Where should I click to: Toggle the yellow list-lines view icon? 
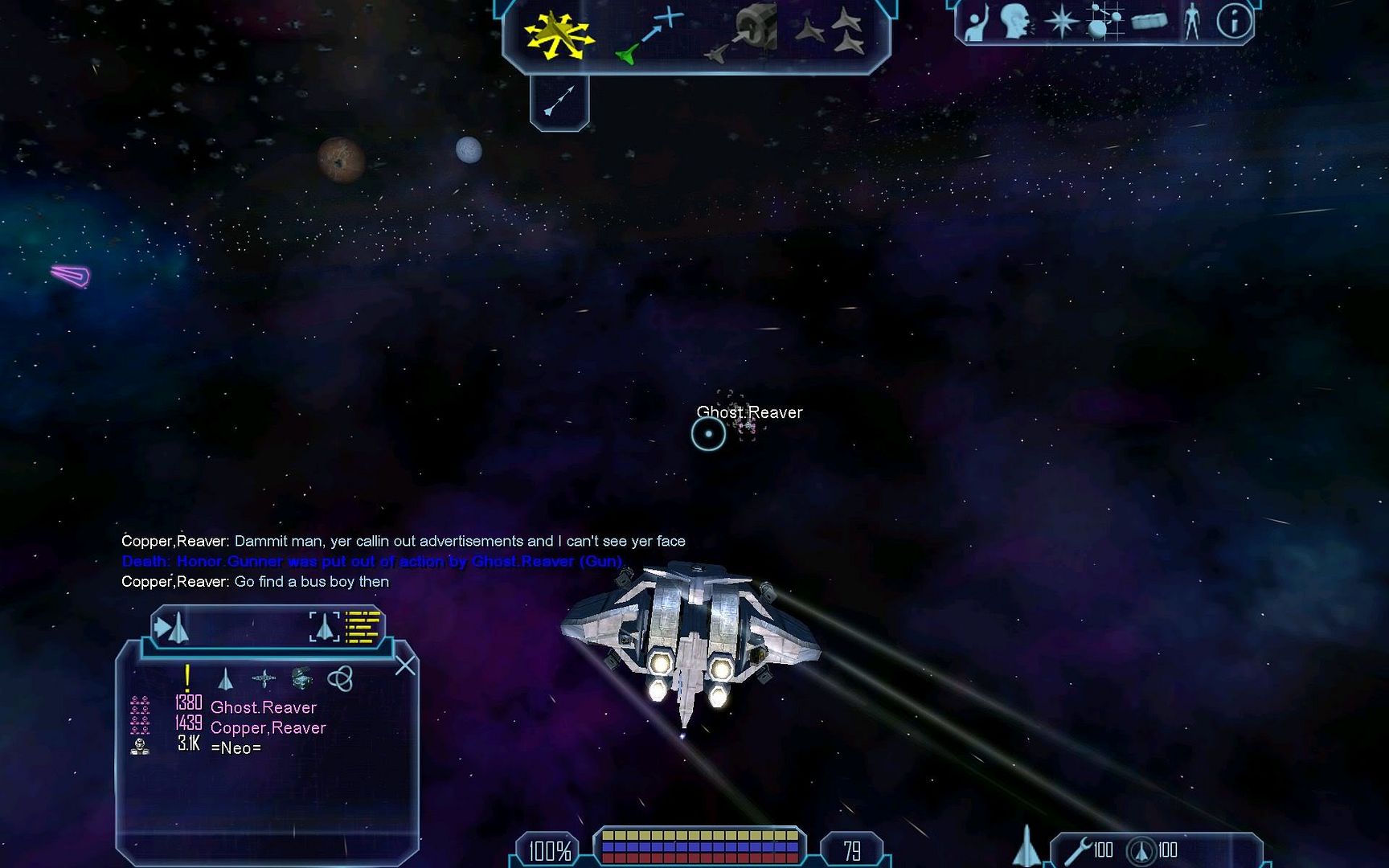(362, 628)
